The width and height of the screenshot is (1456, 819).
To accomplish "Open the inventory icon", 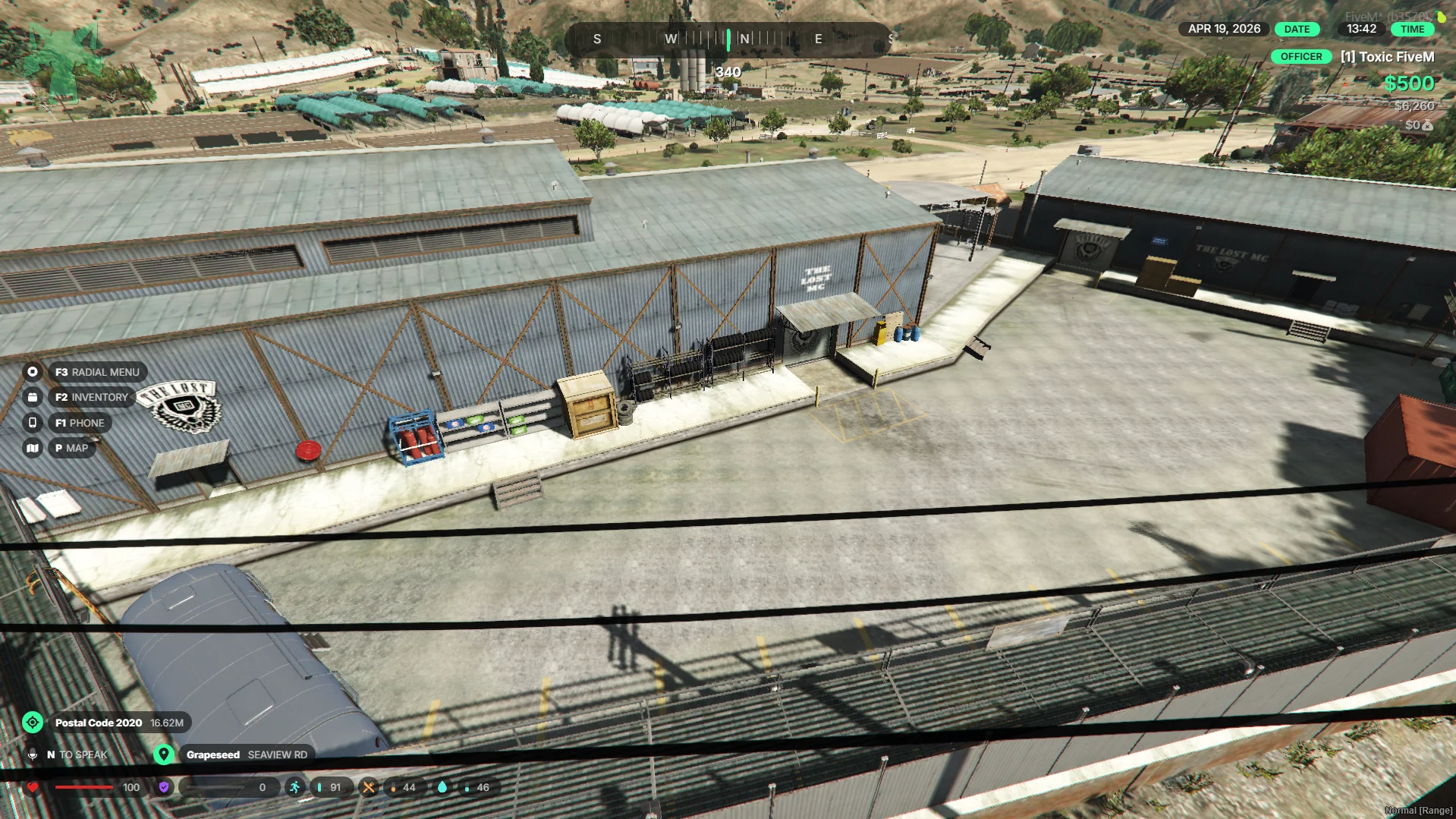I will pyautogui.click(x=33, y=397).
